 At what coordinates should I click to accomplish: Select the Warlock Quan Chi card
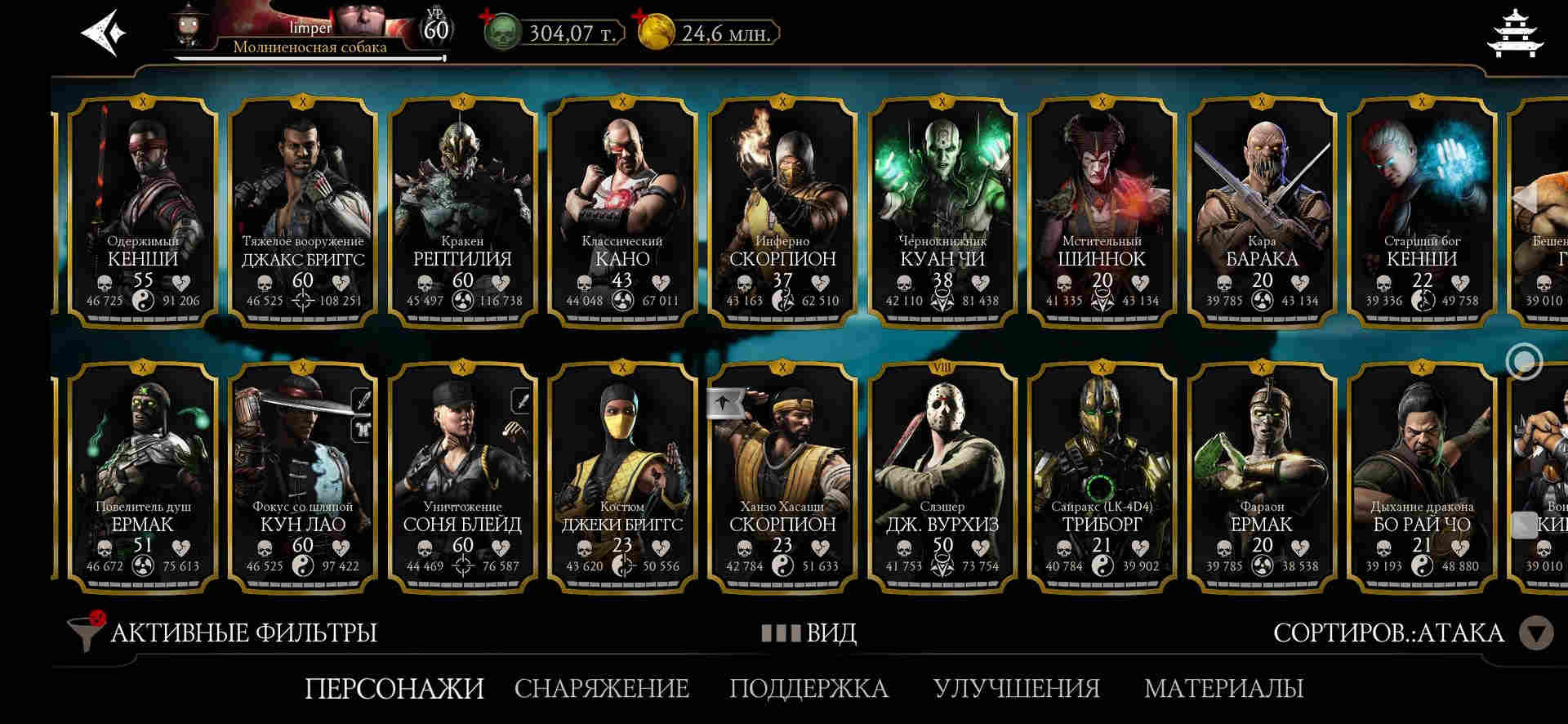tap(942, 212)
